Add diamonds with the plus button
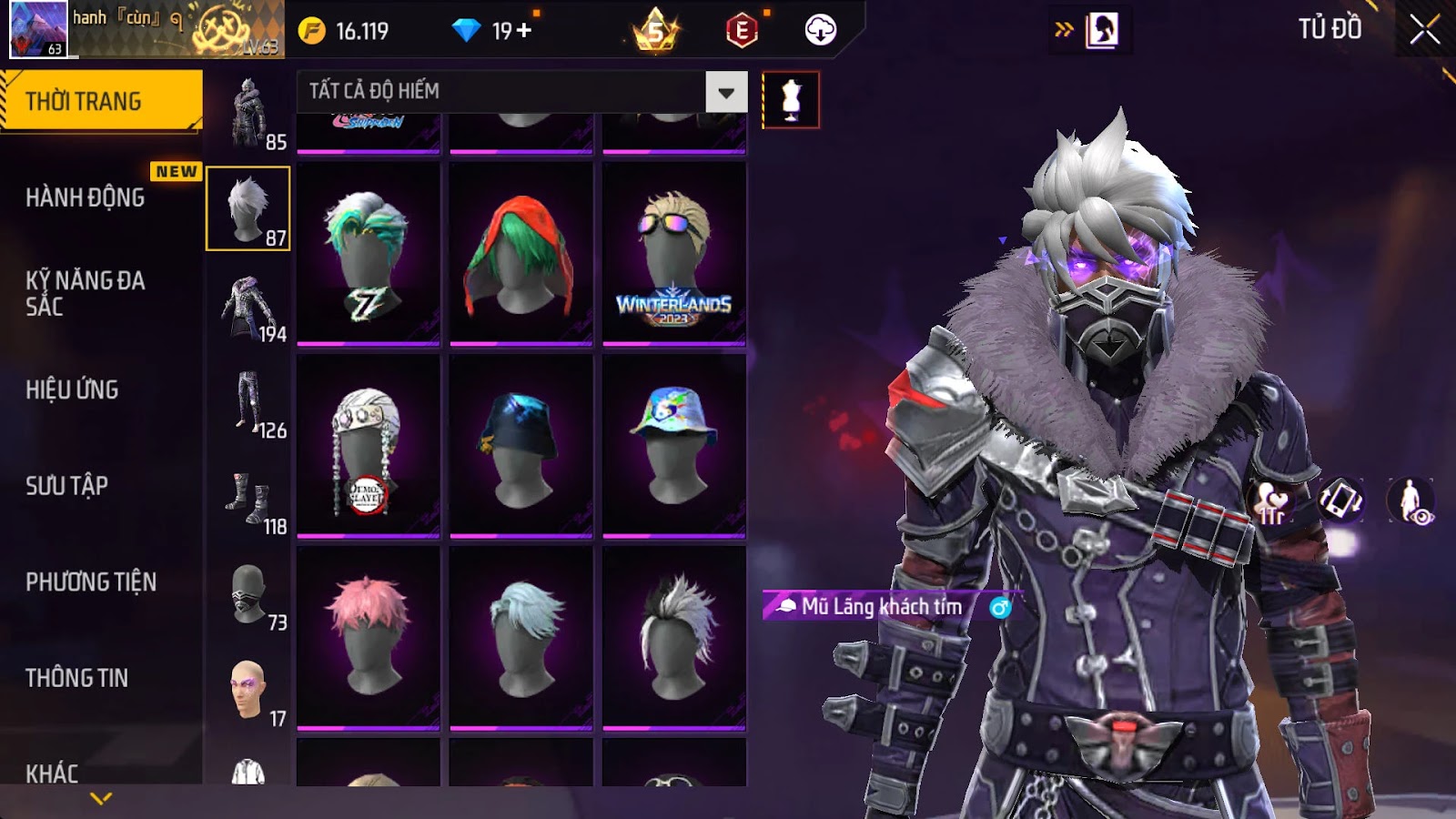The height and width of the screenshot is (819, 1456). [524, 31]
